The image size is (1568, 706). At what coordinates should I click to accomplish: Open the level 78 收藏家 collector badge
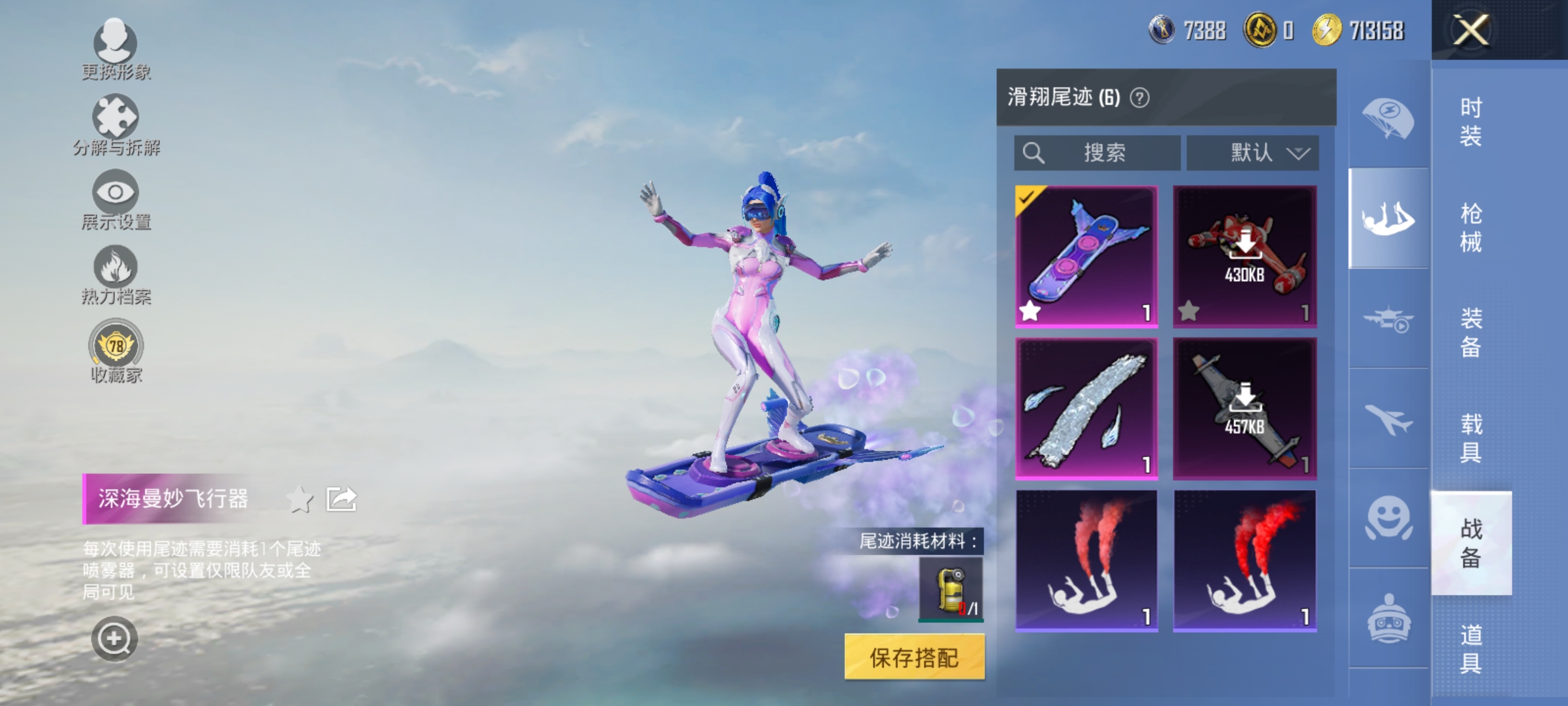115,346
